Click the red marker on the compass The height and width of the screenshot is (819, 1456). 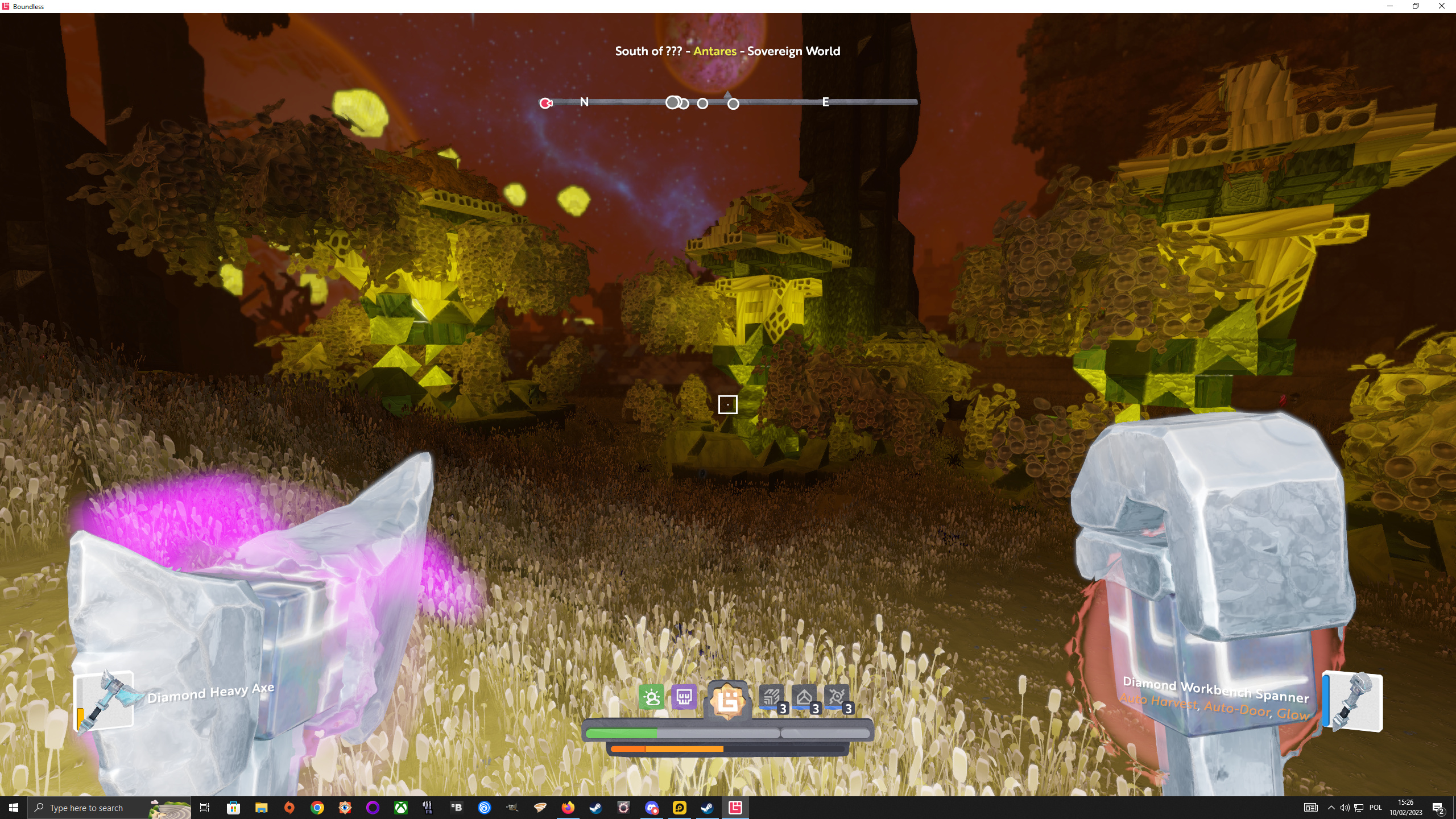point(546,103)
